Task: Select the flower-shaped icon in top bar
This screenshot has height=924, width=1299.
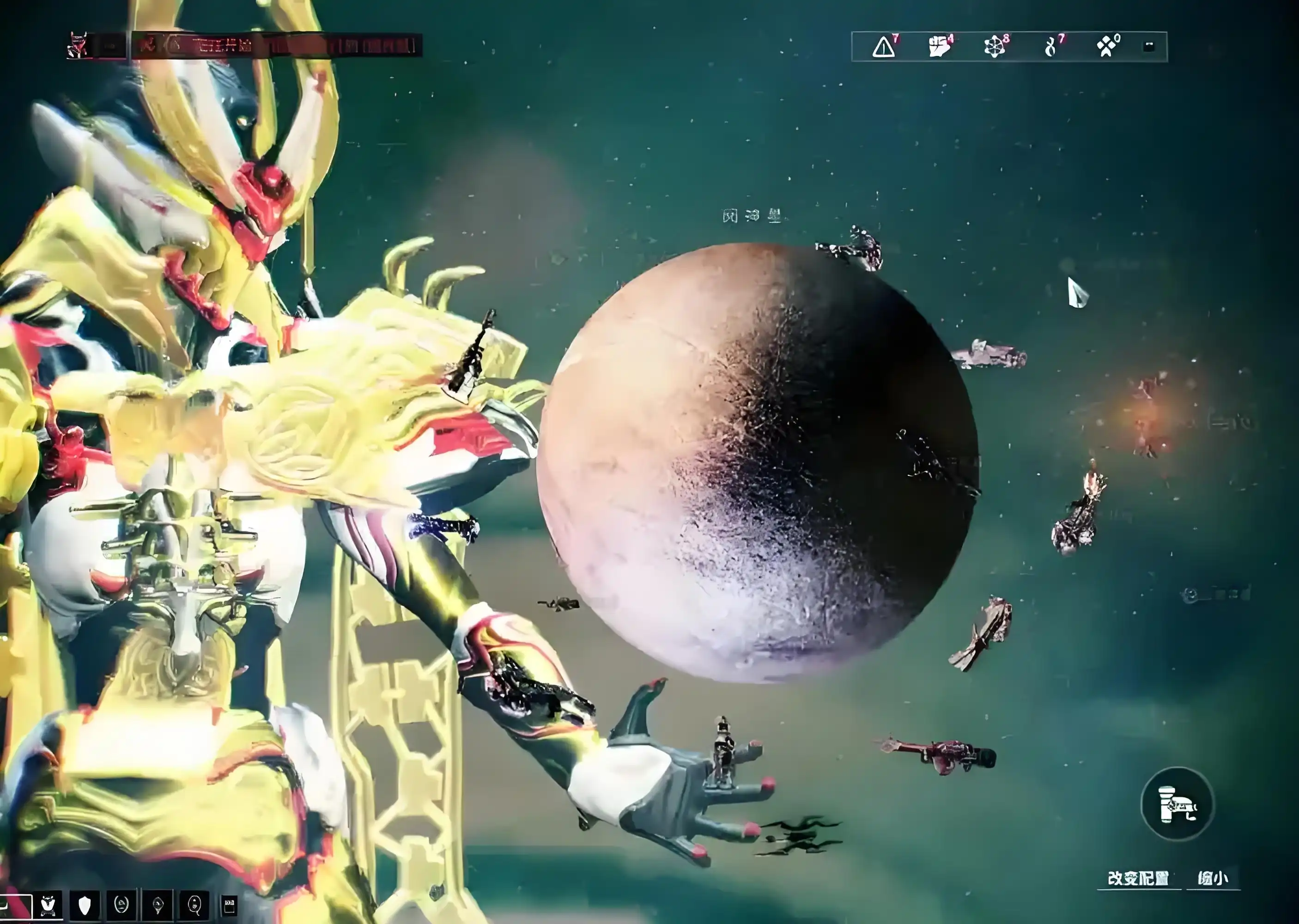Action: [994, 47]
